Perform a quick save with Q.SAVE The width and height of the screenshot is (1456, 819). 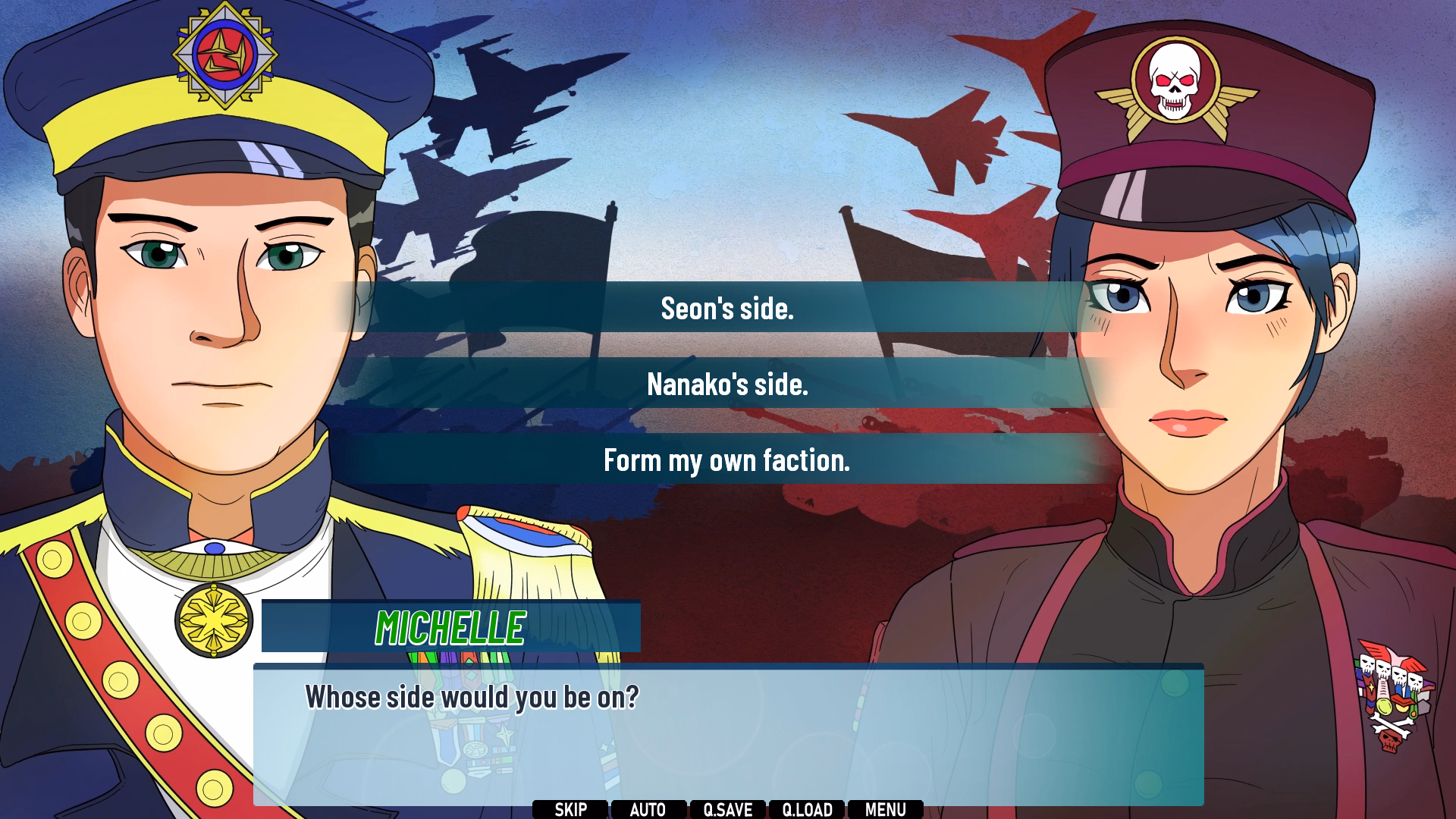click(728, 809)
